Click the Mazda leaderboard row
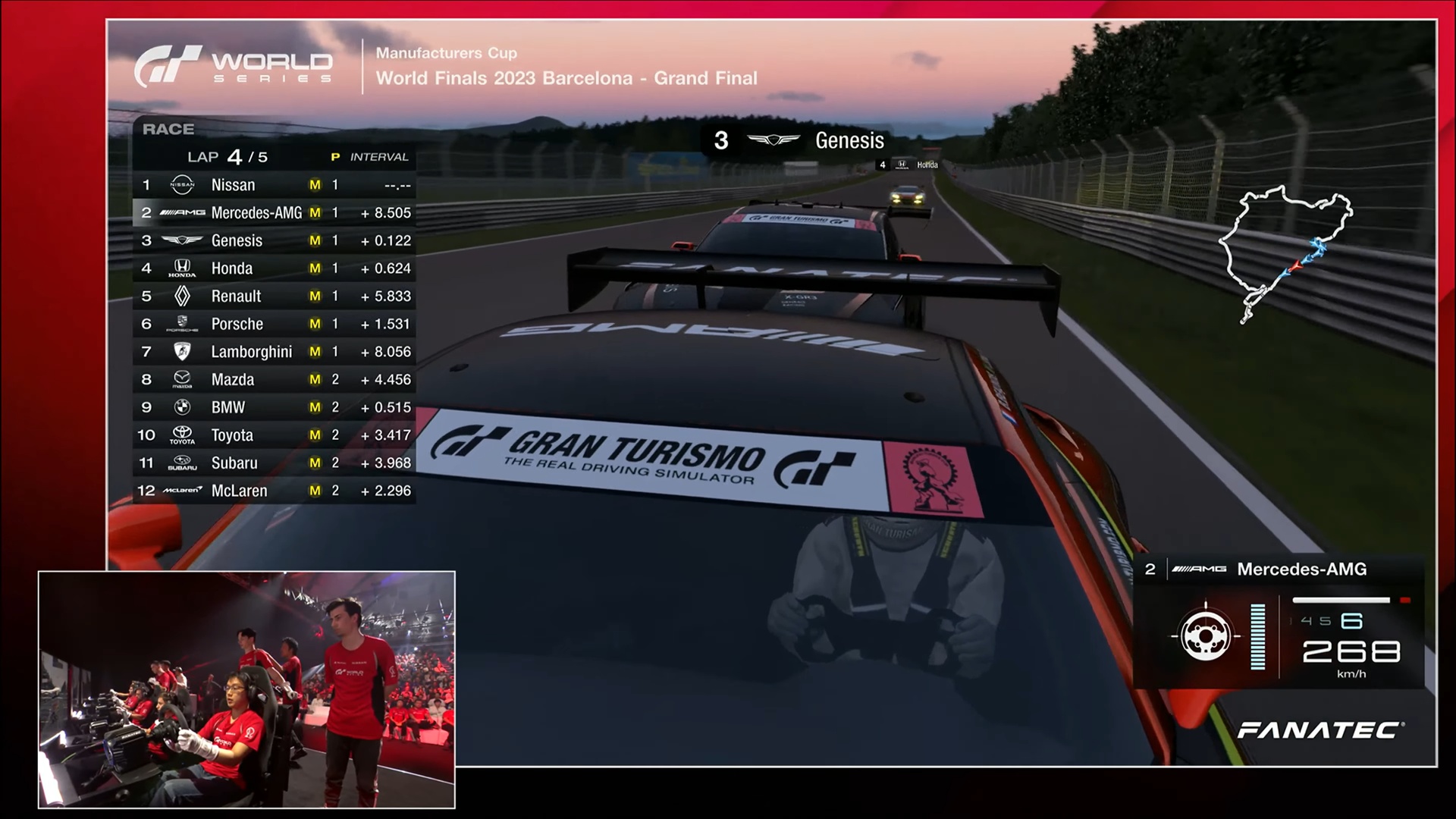 coord(274,380)
